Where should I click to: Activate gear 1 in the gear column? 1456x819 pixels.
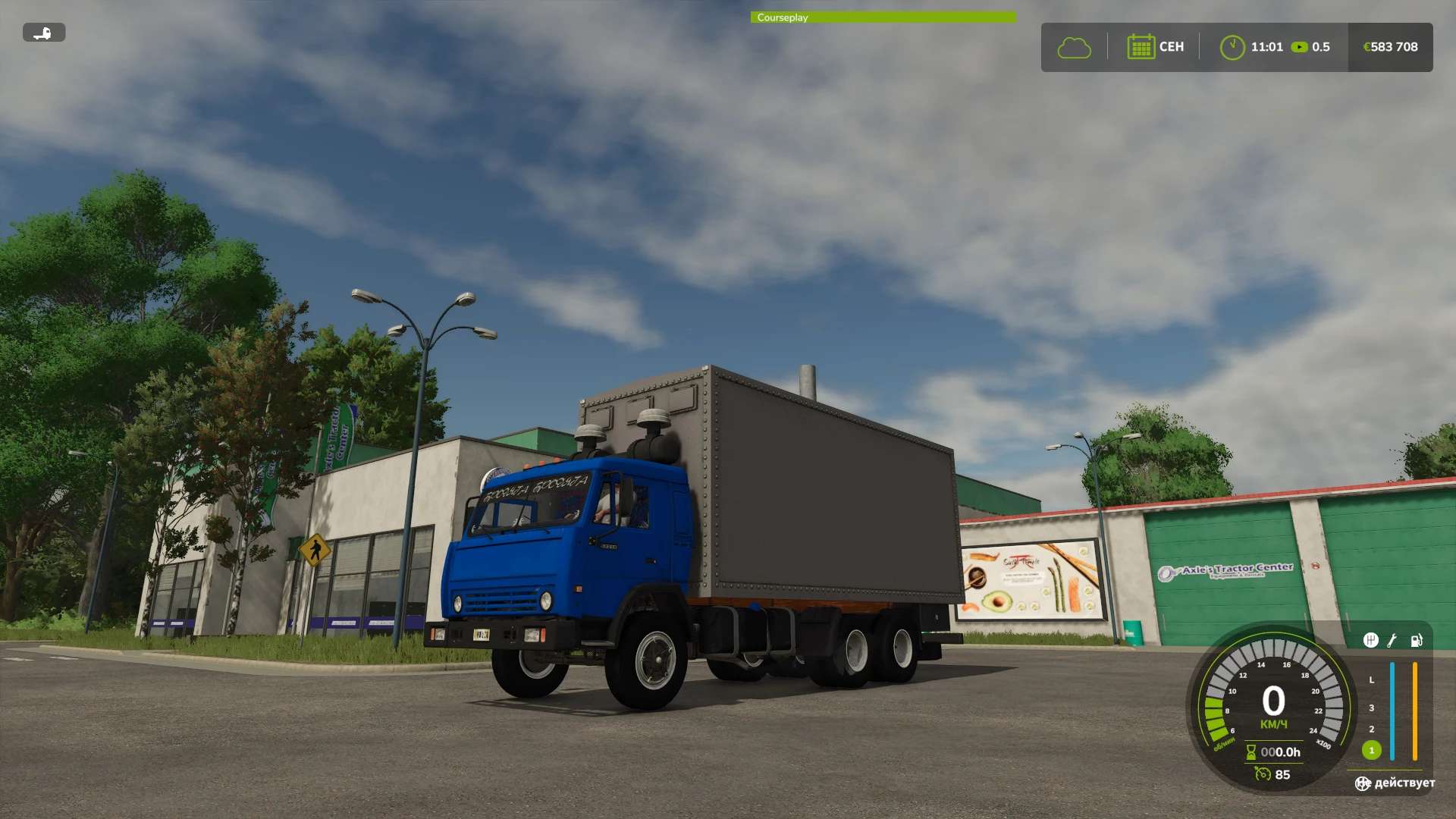tap(1371, 750)
